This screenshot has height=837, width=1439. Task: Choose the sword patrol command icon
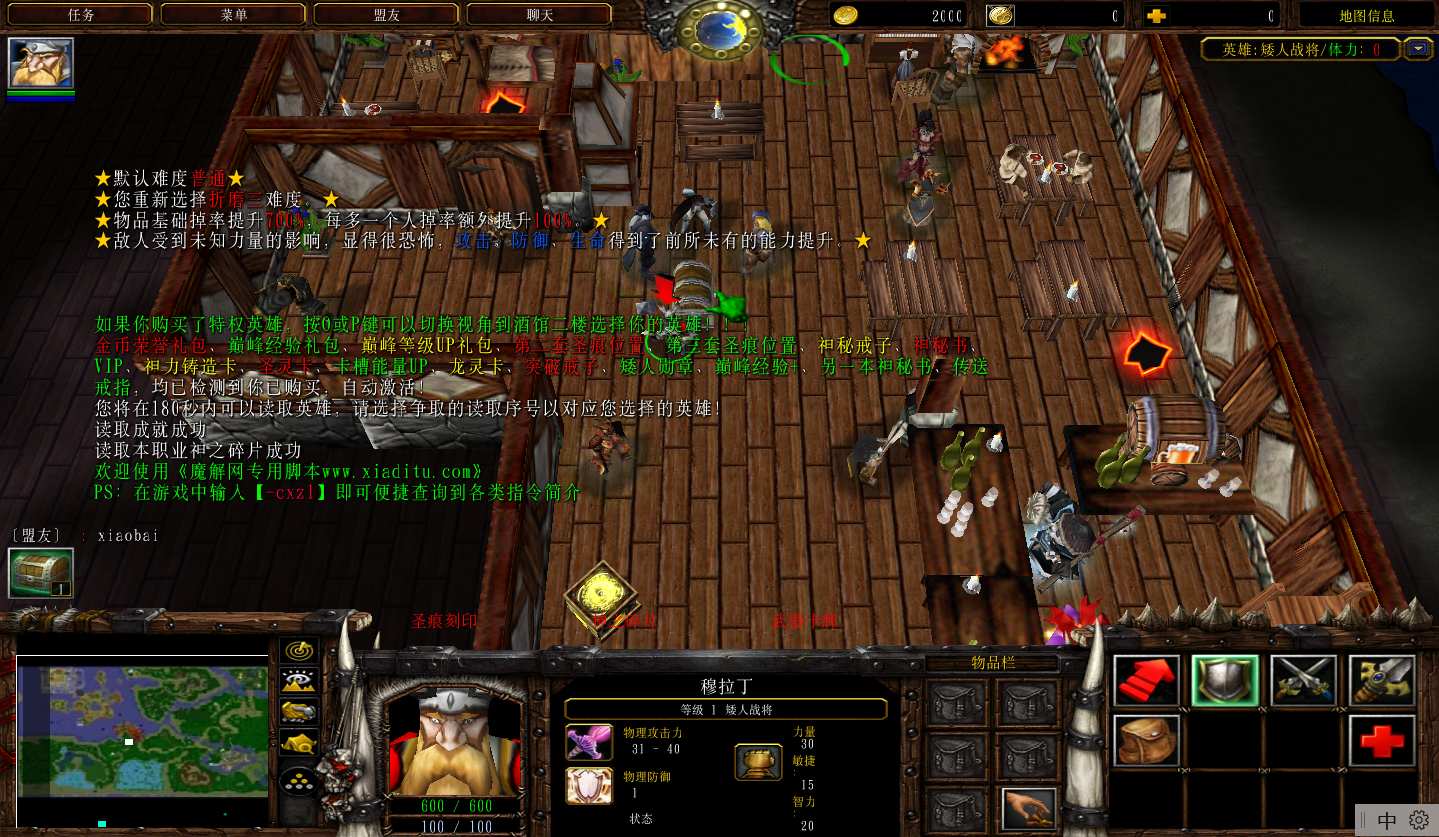[x=1382, y=681]
